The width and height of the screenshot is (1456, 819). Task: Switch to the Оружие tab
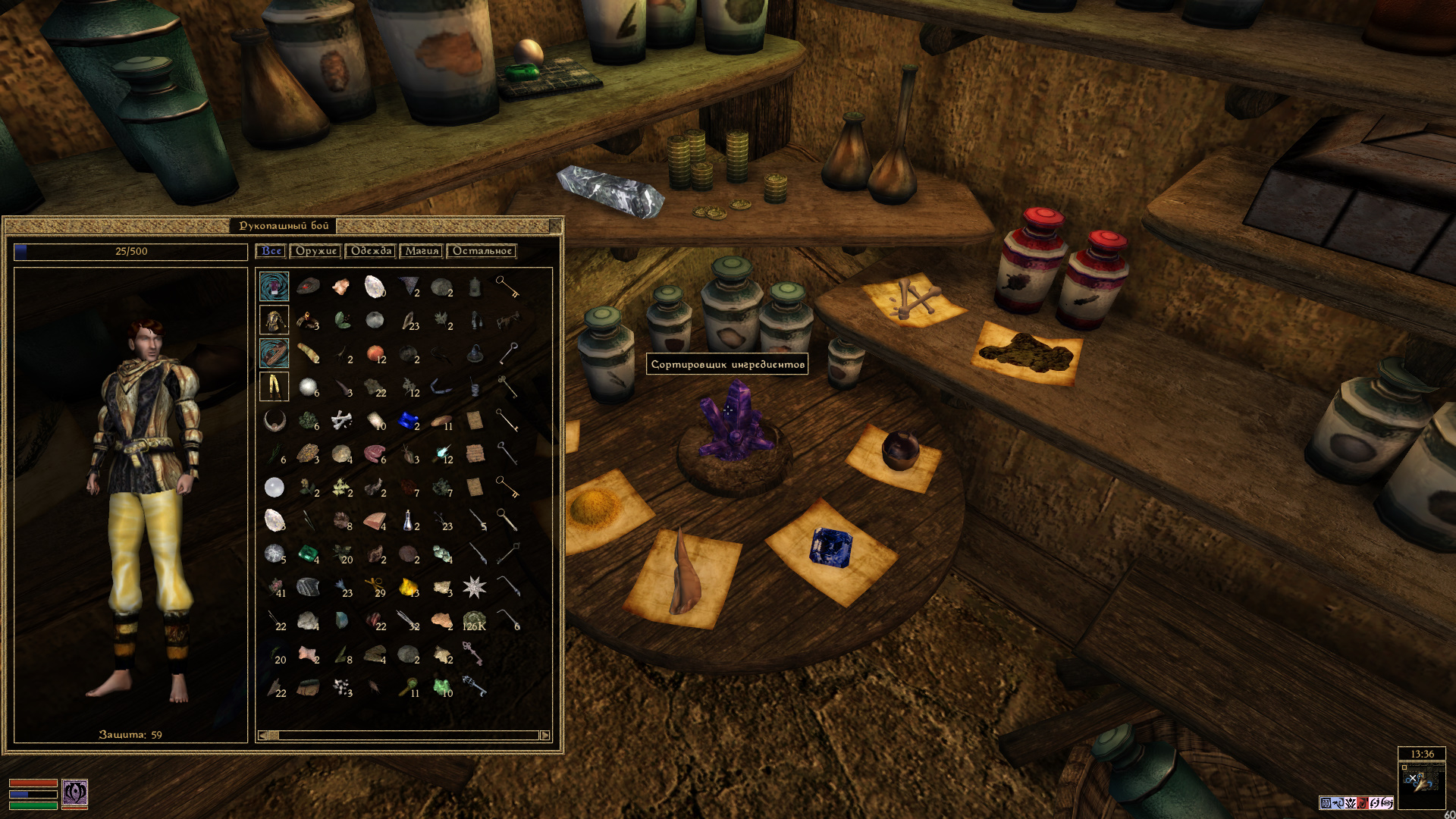pos(315,251)
